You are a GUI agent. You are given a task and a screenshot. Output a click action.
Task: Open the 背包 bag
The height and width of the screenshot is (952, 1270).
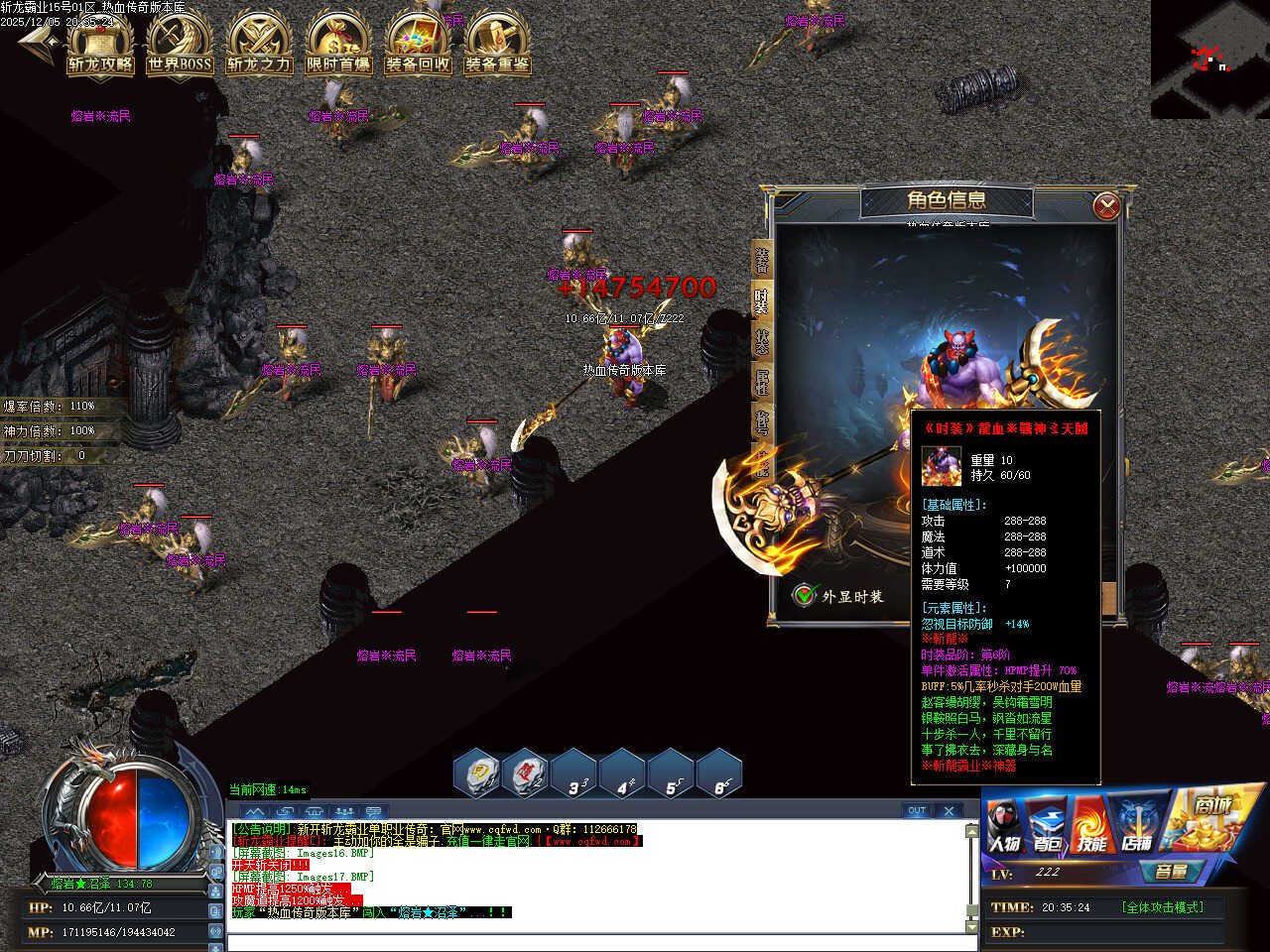1048,829
